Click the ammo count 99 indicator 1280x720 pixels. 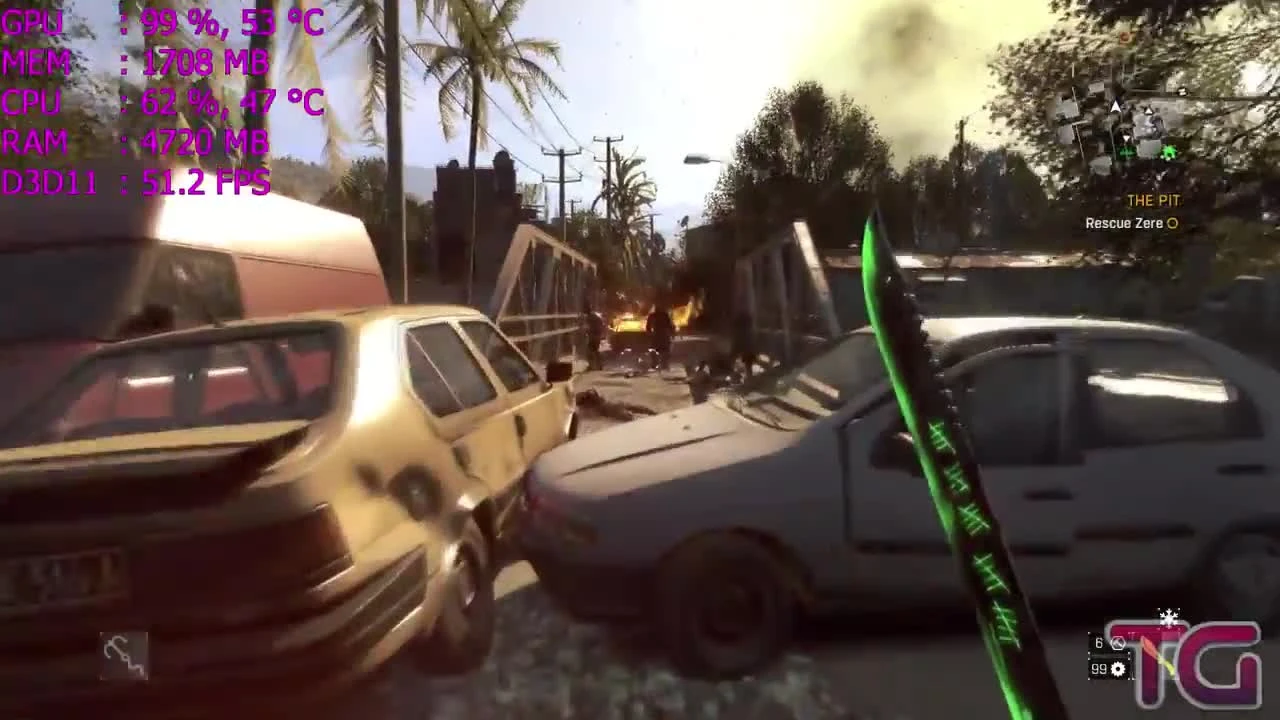click(x=1099, y=669)
